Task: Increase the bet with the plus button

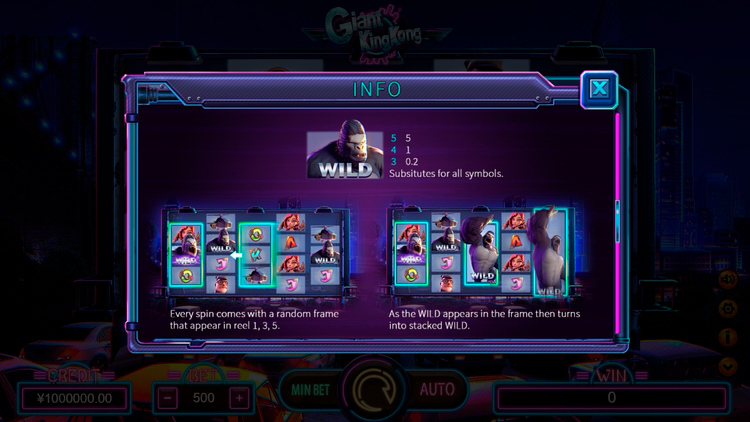Action: (x=238, y=397)
